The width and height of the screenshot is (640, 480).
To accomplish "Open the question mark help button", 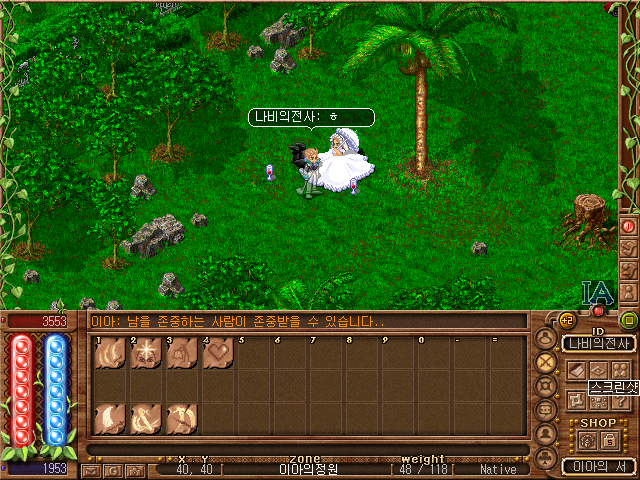I will point(622,400).
